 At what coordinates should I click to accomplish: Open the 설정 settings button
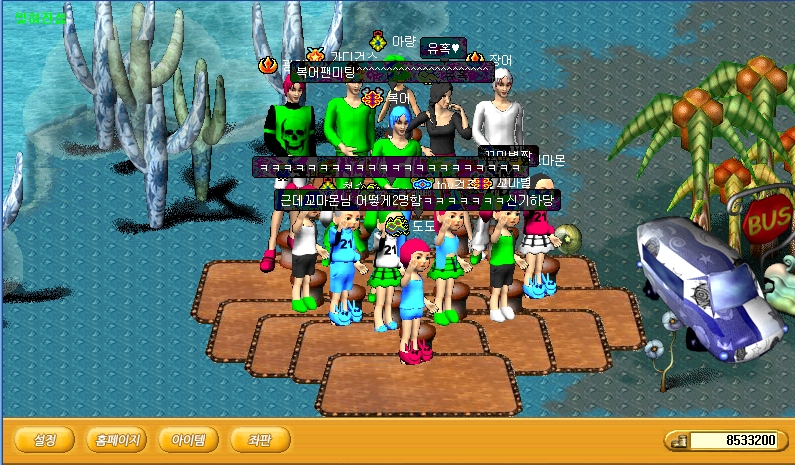click(x=45, y=439)
